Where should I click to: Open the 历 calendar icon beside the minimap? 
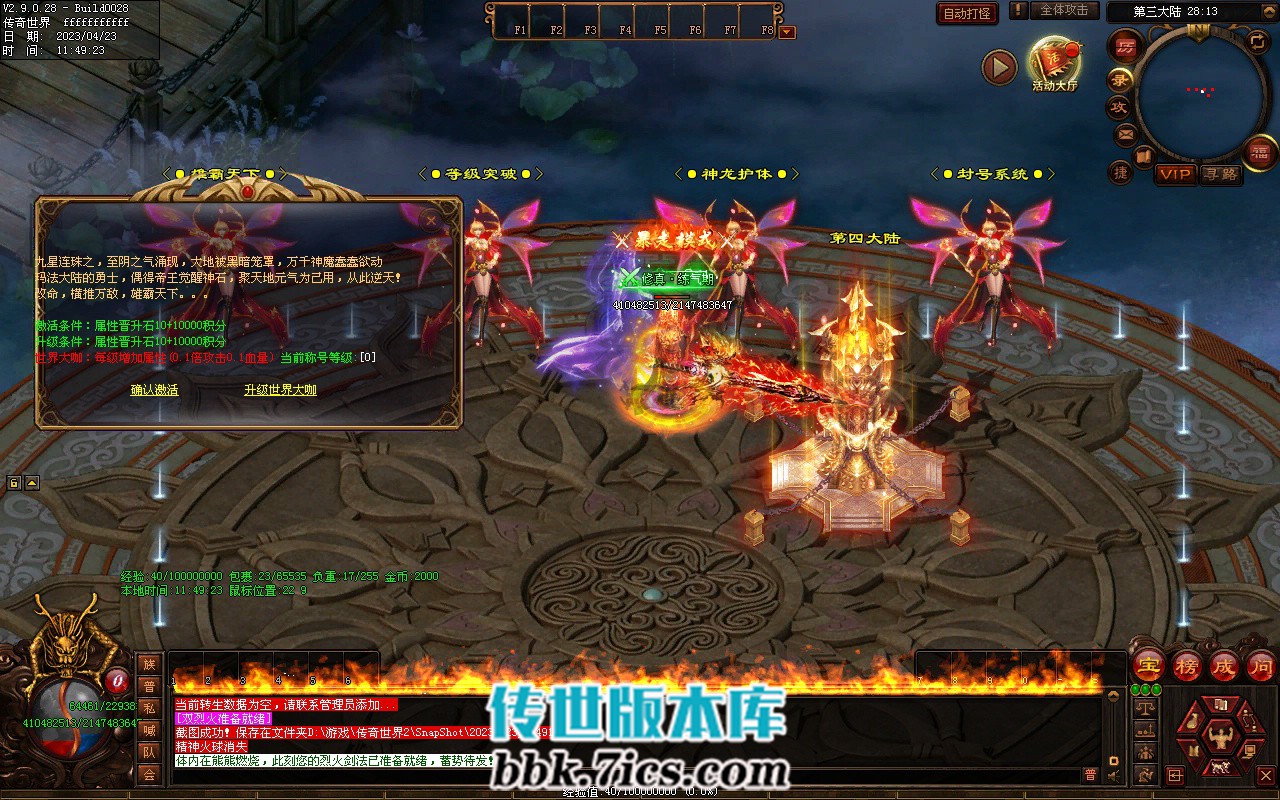pos(1126,47)
